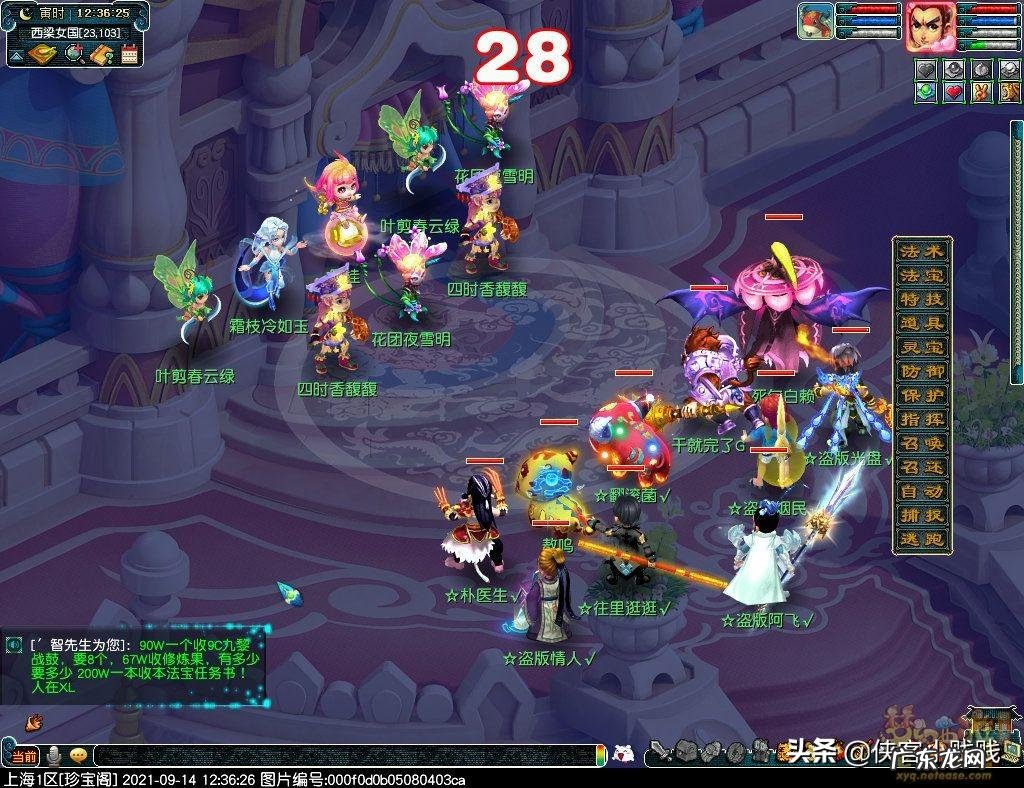1024x788 pixels.
Task: Choose the 防御 defend command
Action: tap(921, 371)
